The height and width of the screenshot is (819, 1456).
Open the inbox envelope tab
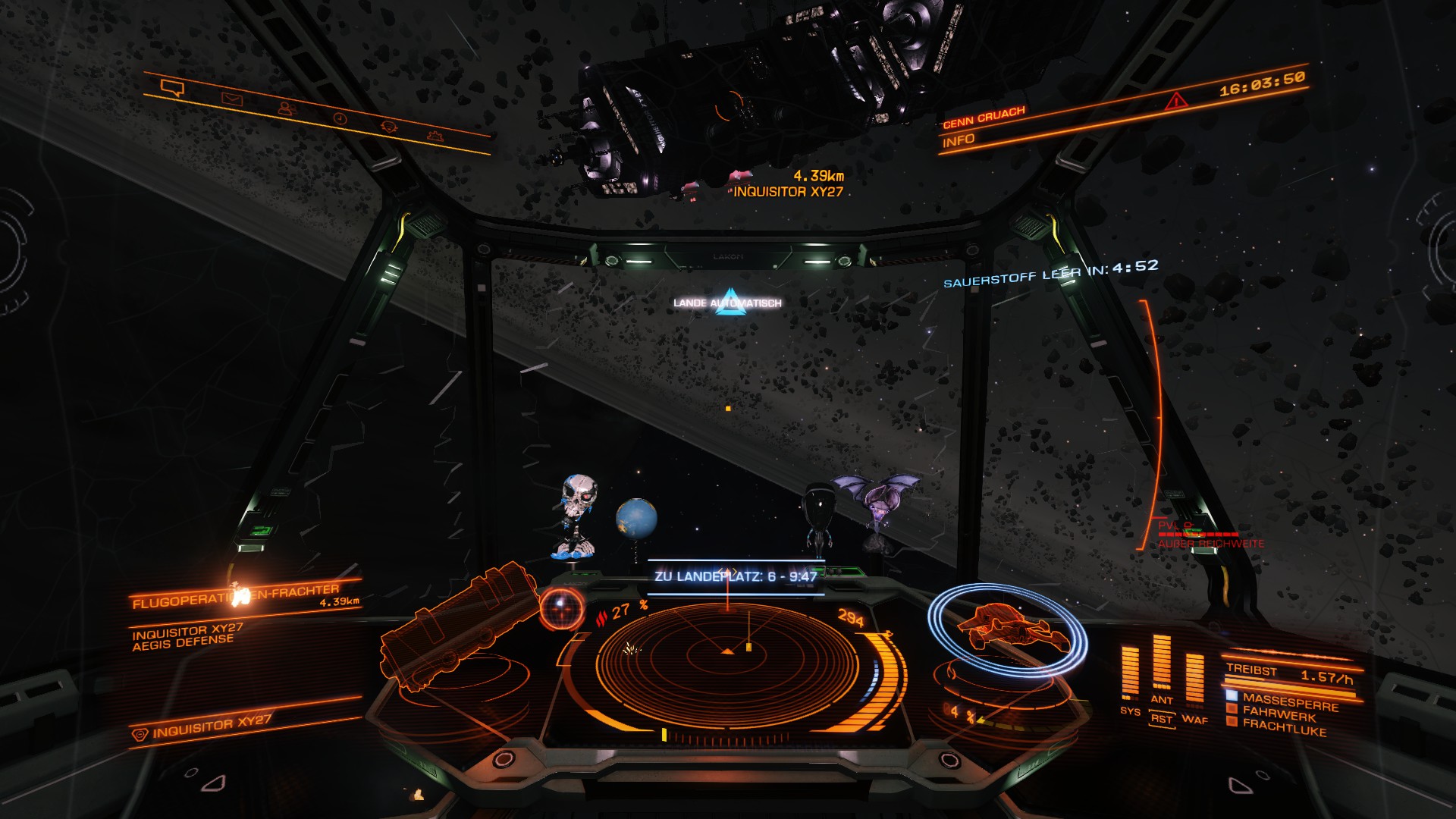click(231, 99)
